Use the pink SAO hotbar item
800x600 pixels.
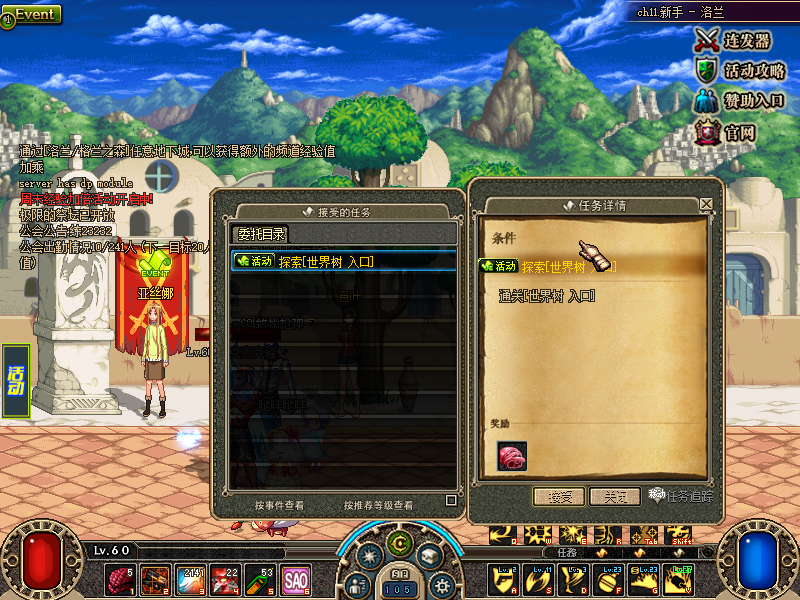click(x=296, y=579)
